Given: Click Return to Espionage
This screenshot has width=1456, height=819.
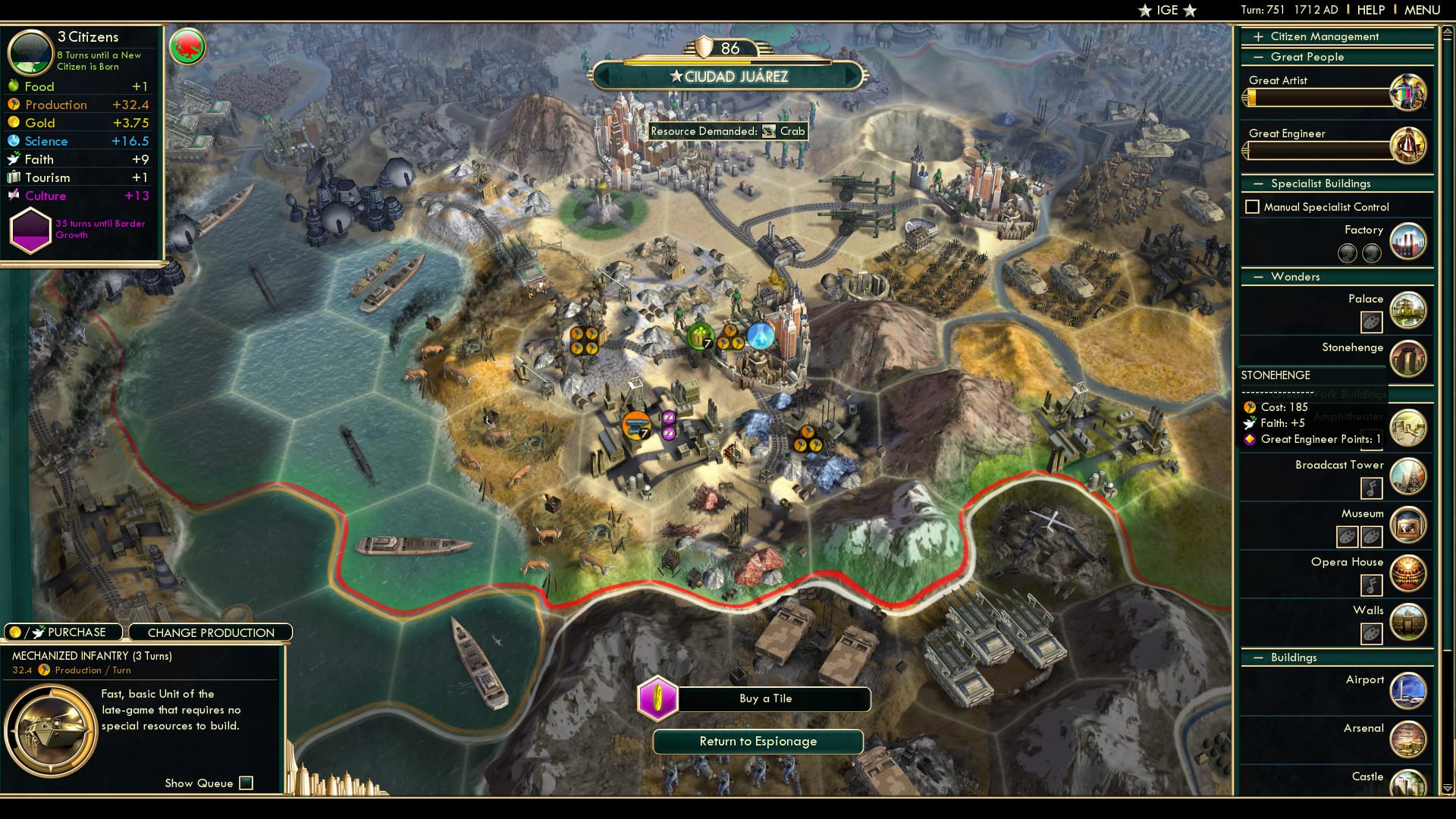Looking at the screenshot, I should click(x=758, y=741).
